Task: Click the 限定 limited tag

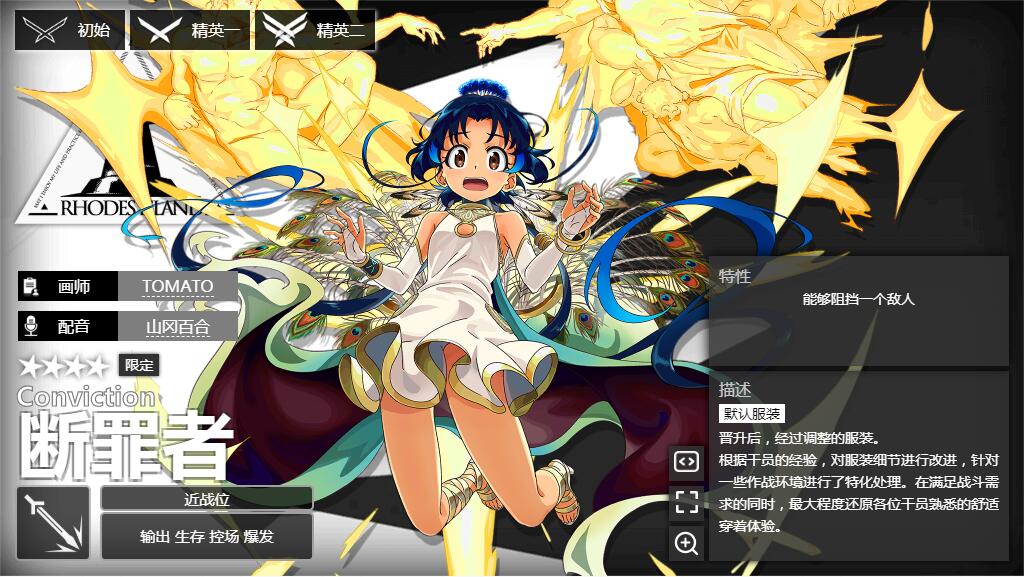Action: click(x=139, y=365)
